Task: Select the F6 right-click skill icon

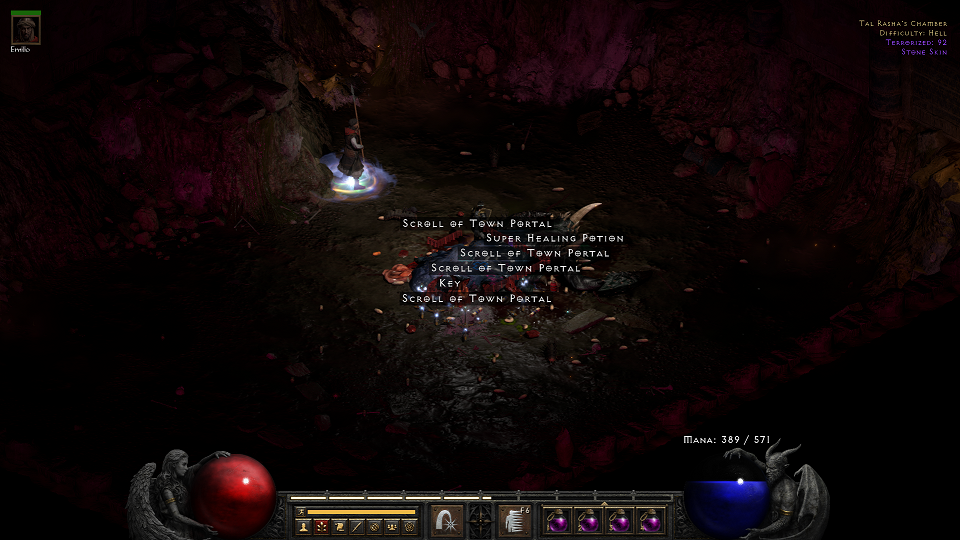Action: tap(515, 520)
